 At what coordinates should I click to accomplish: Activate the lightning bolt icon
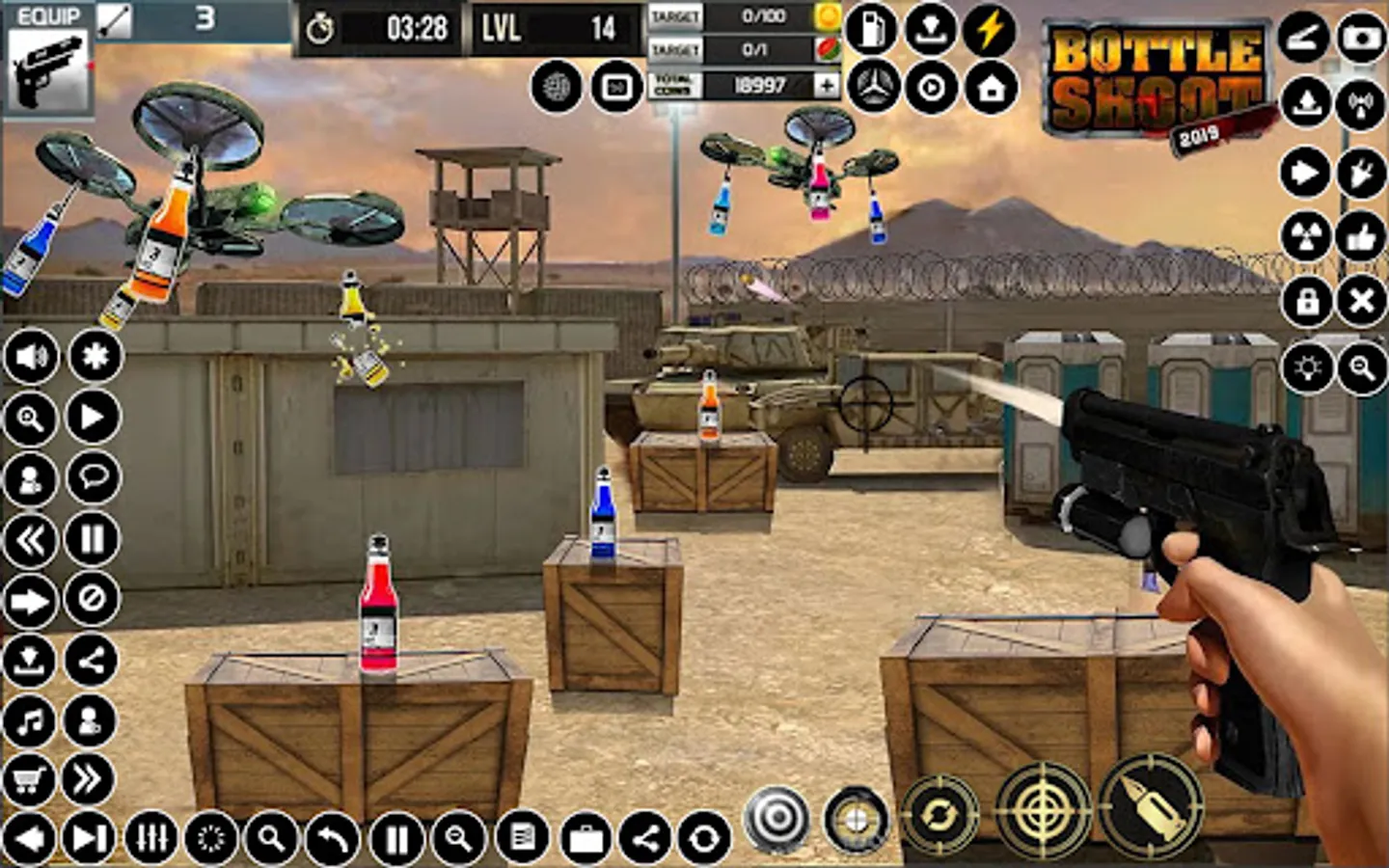click(x=991, y=29)
